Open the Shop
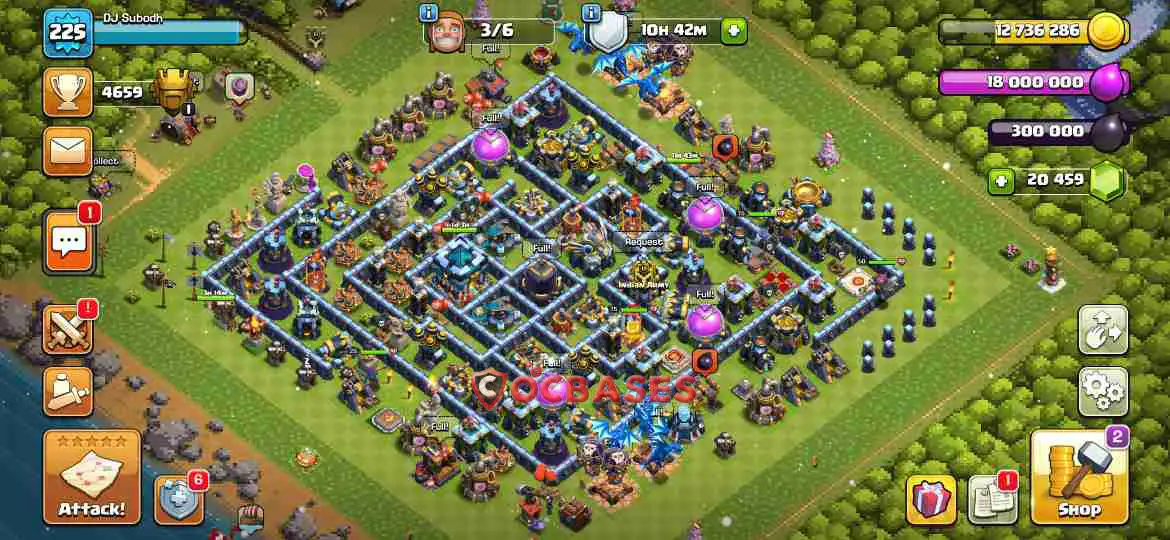The height and width of the screenshot is (540, 1170). 1079,478
